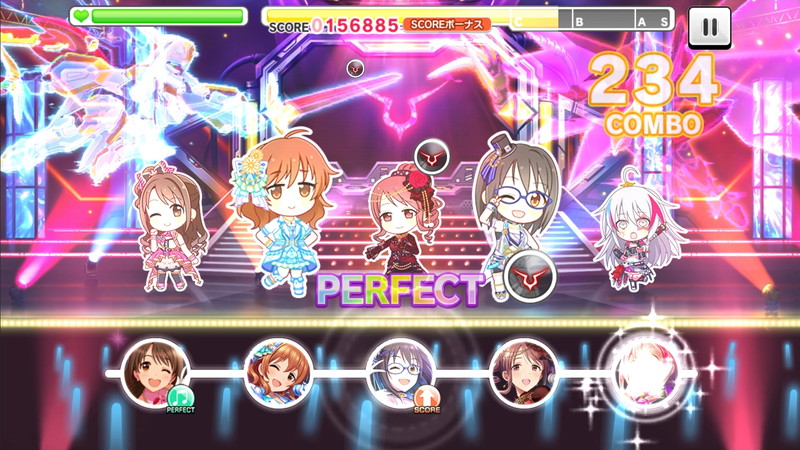The height and width of the screenshot is (450, 800).
Task: Tap the idol circle with PERFECT badge
Action: (x=155, y=373)
